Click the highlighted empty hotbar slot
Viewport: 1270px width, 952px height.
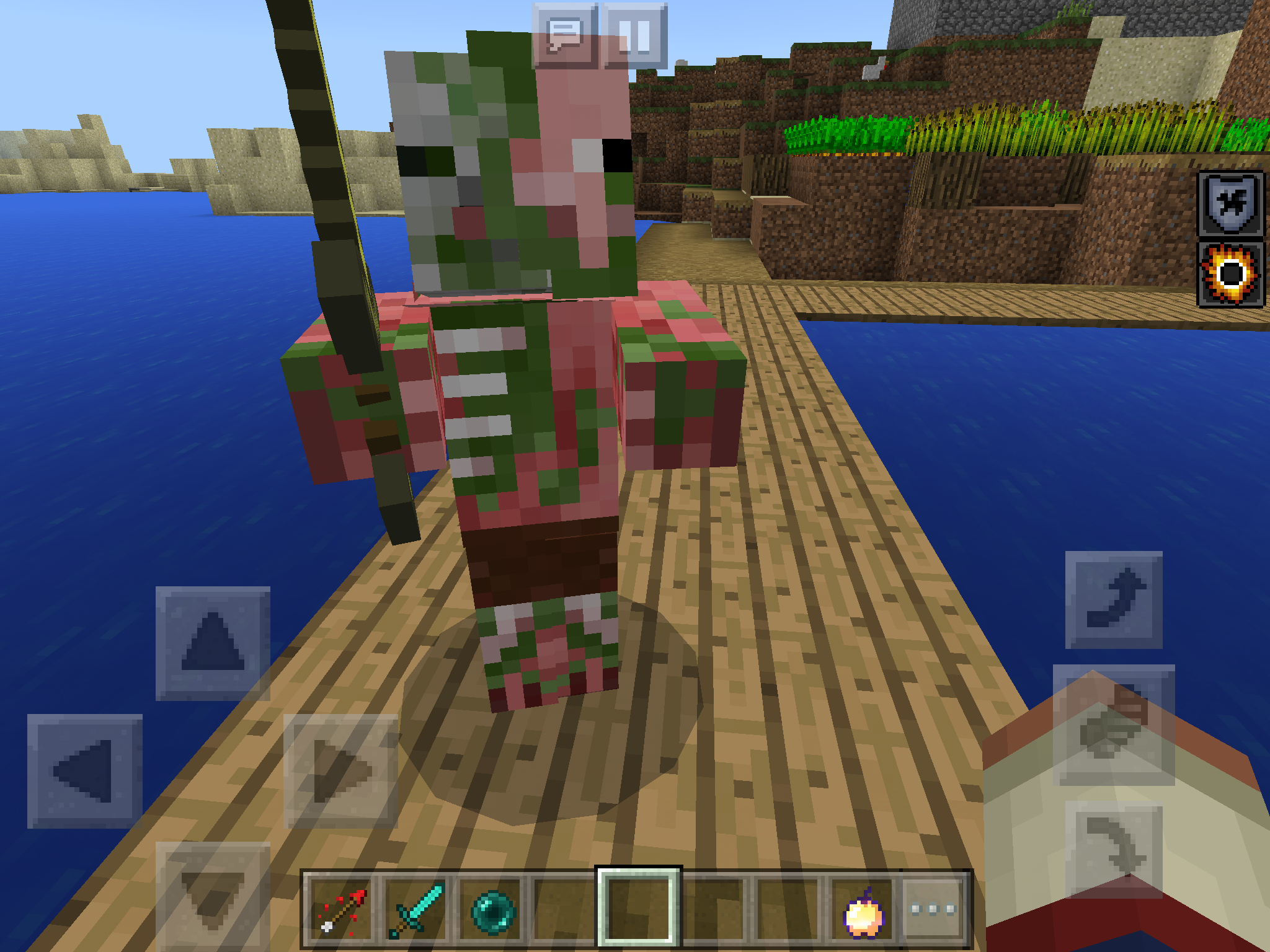[x=639, y=906]
